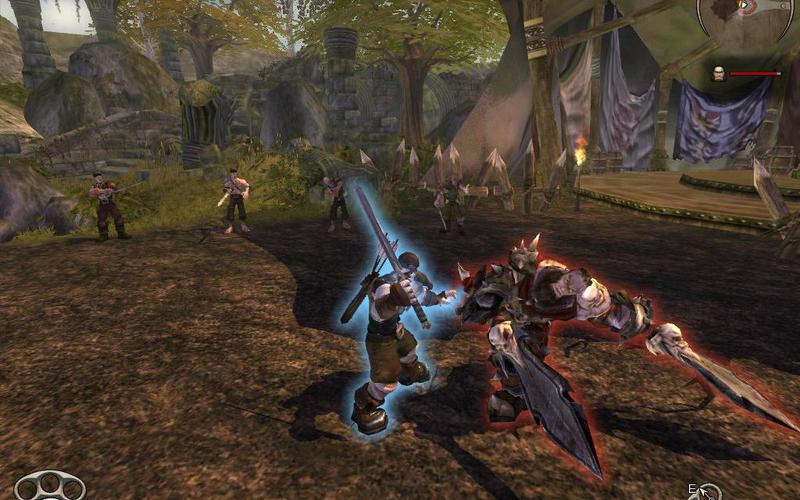800x500 pixels.
Task: Click the three-ring combat multiplier icon
Action: click(49, 486)
